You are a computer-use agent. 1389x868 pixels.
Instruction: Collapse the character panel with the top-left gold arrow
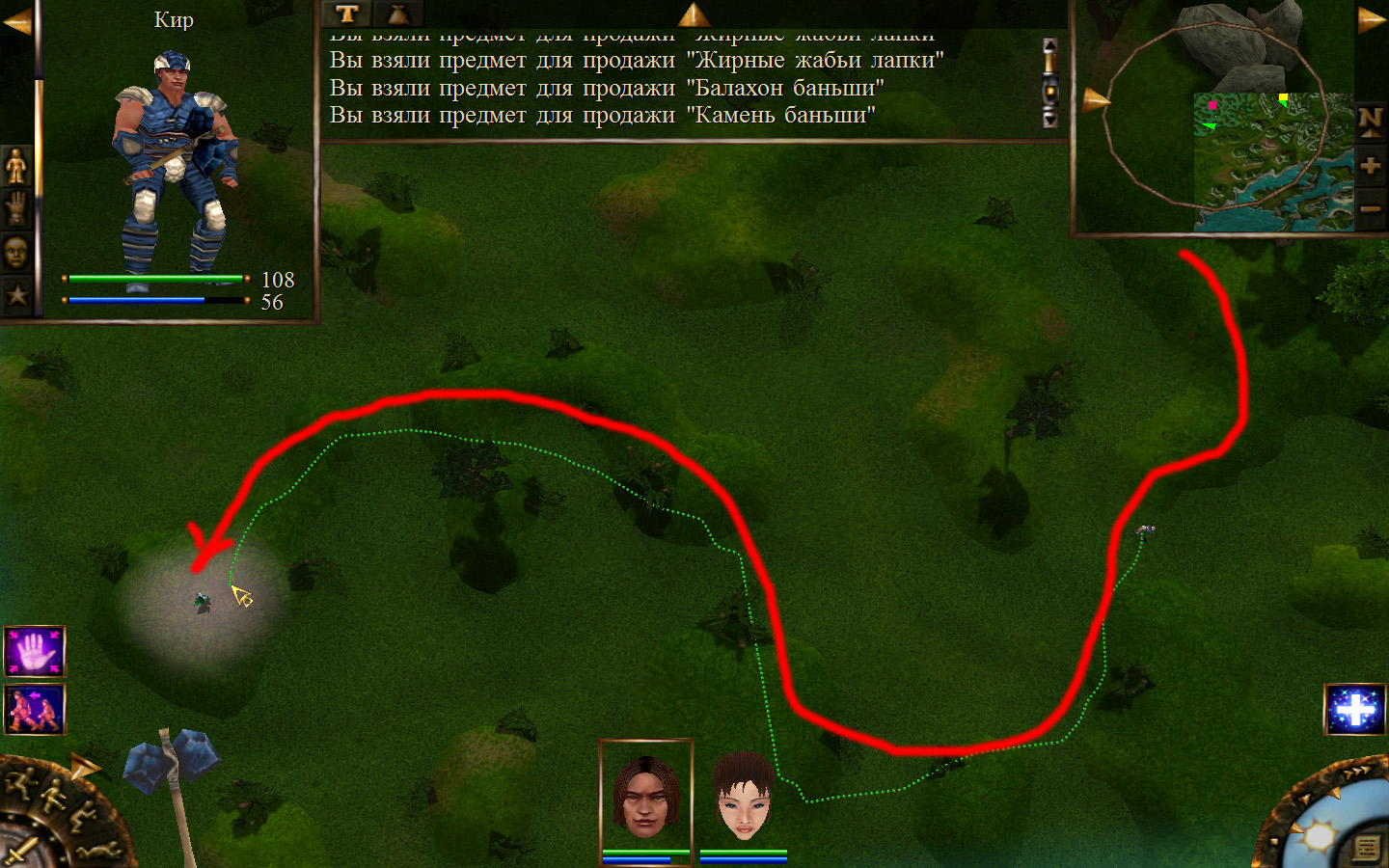click(x=16, y=21)
